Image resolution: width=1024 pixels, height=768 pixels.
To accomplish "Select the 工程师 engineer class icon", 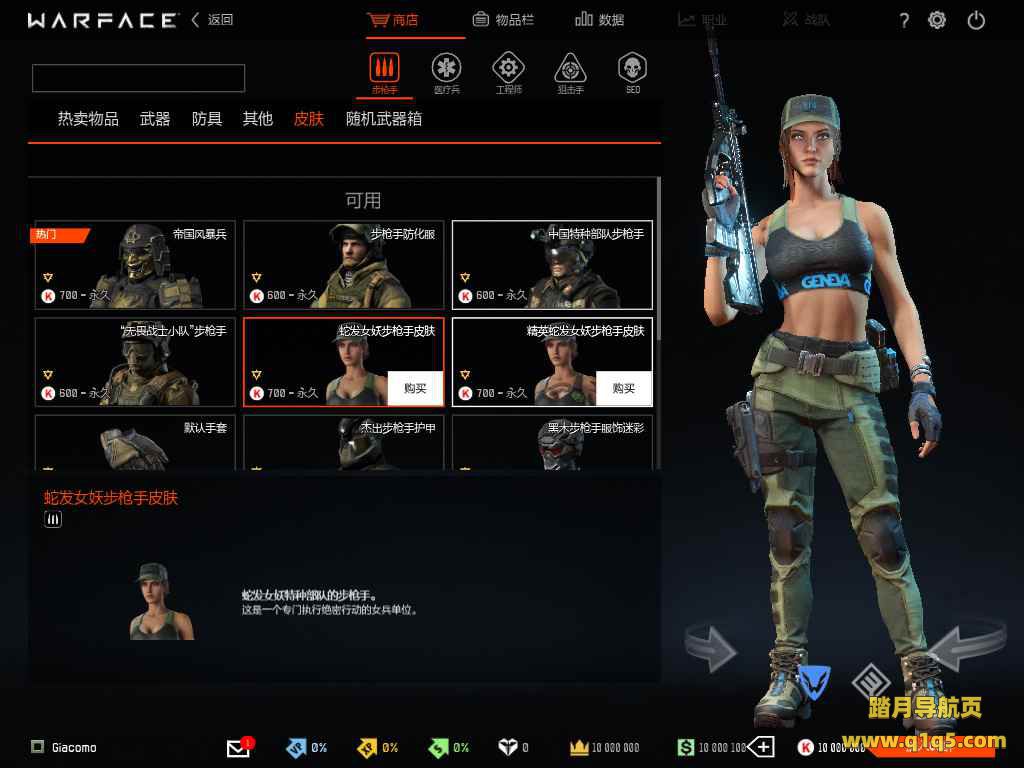I will tap(508, 70).
